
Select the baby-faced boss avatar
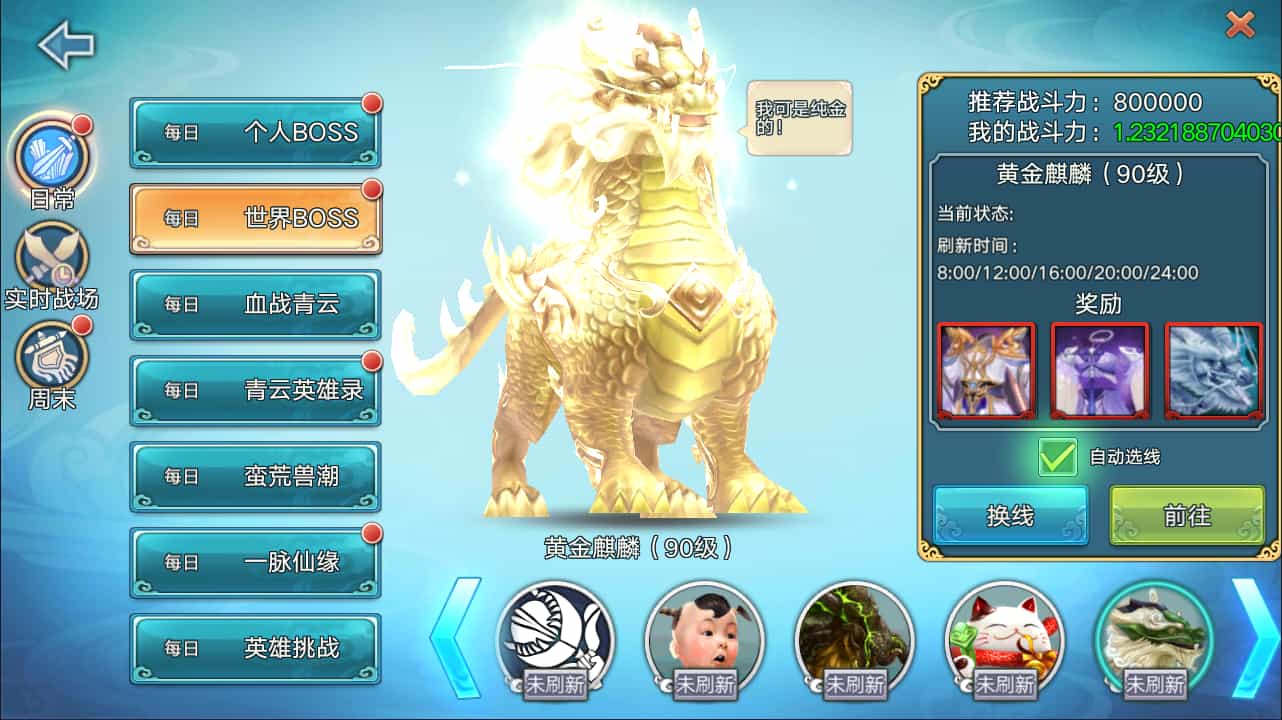coord(706,637)
